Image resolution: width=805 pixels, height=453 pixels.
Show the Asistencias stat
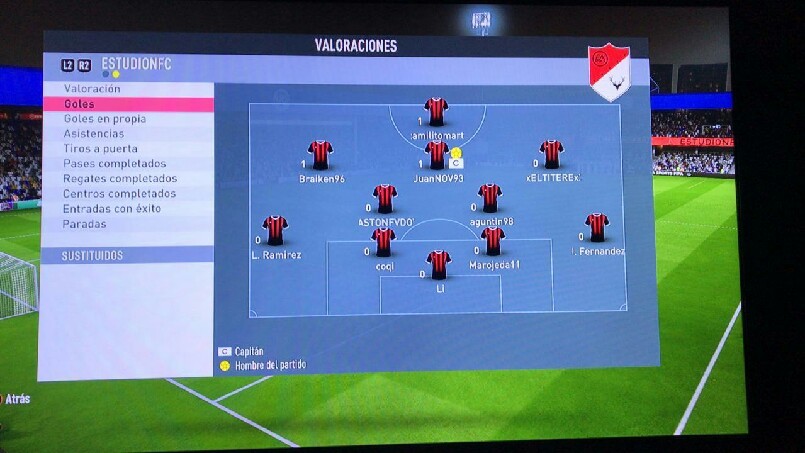[x=94, y=134]
